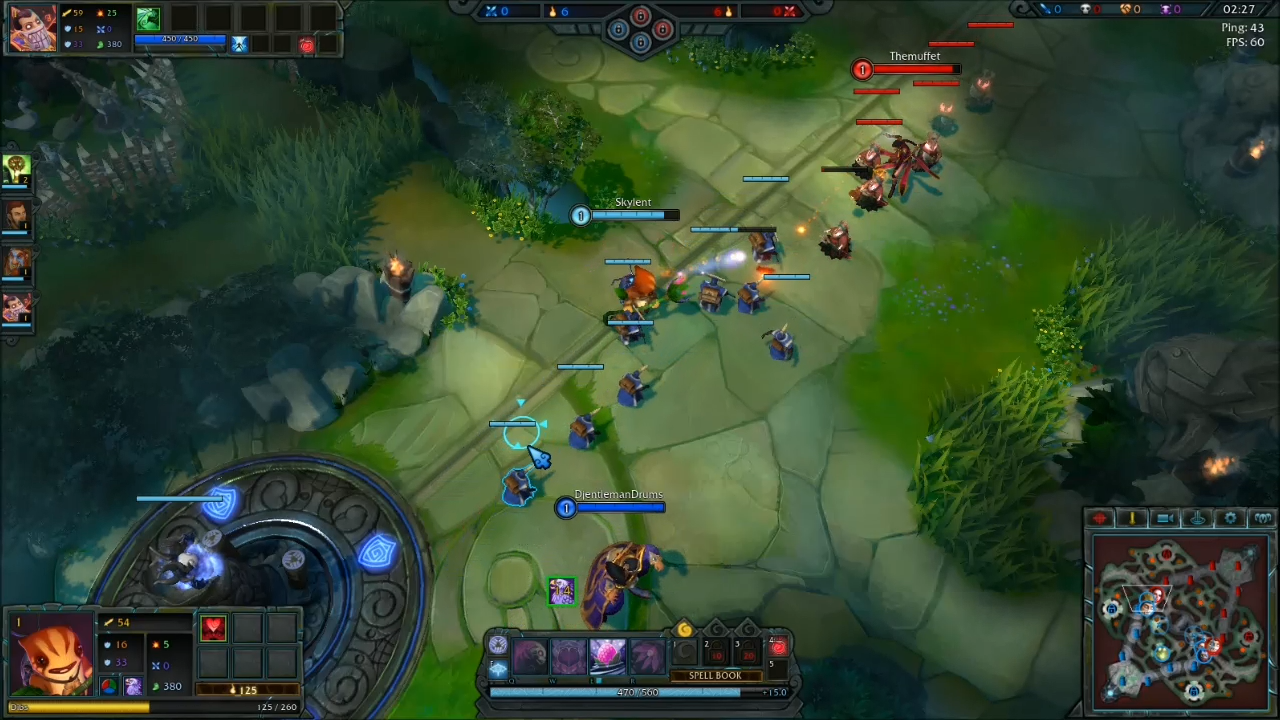The image size is (1280, 720).
Task: Cast the Q skull ability
Action: tap(530, 656)
